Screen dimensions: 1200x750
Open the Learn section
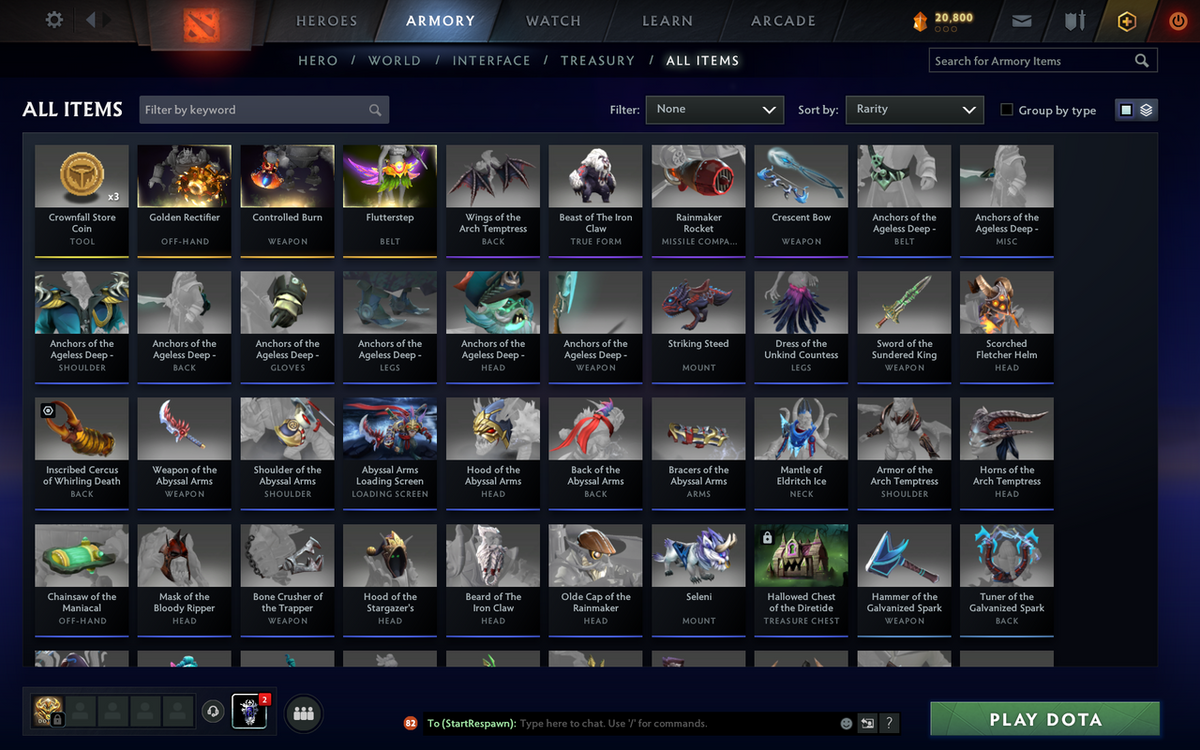coord(667,21)
